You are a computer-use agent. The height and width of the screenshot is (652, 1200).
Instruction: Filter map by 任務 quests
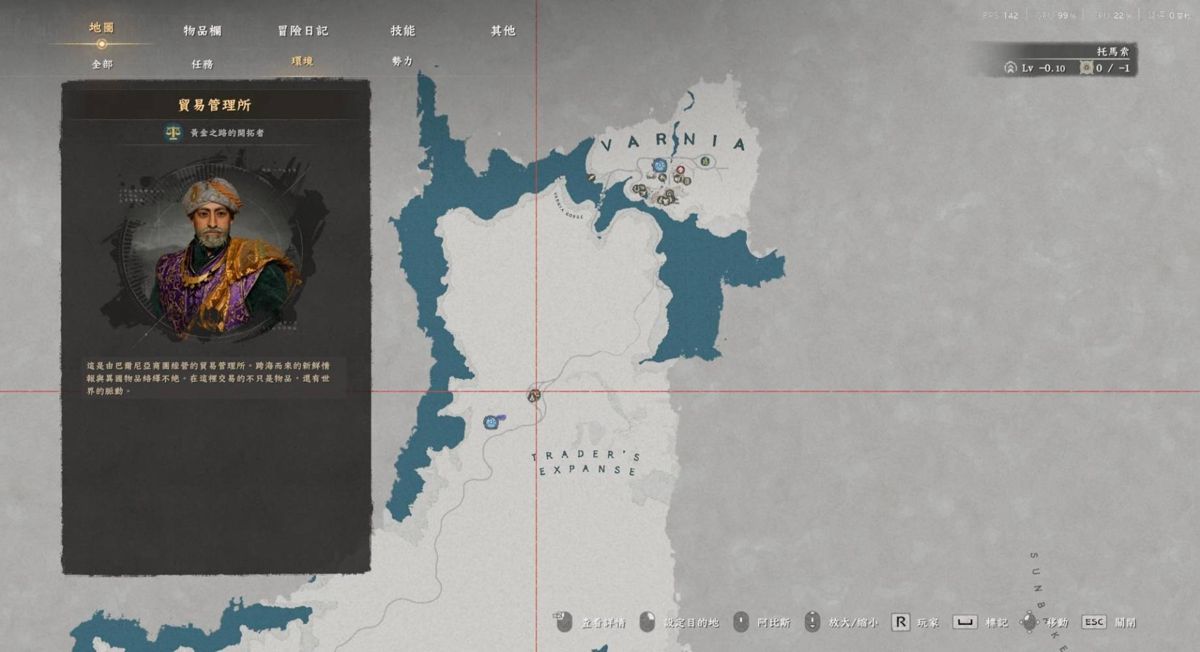(202, 62)
